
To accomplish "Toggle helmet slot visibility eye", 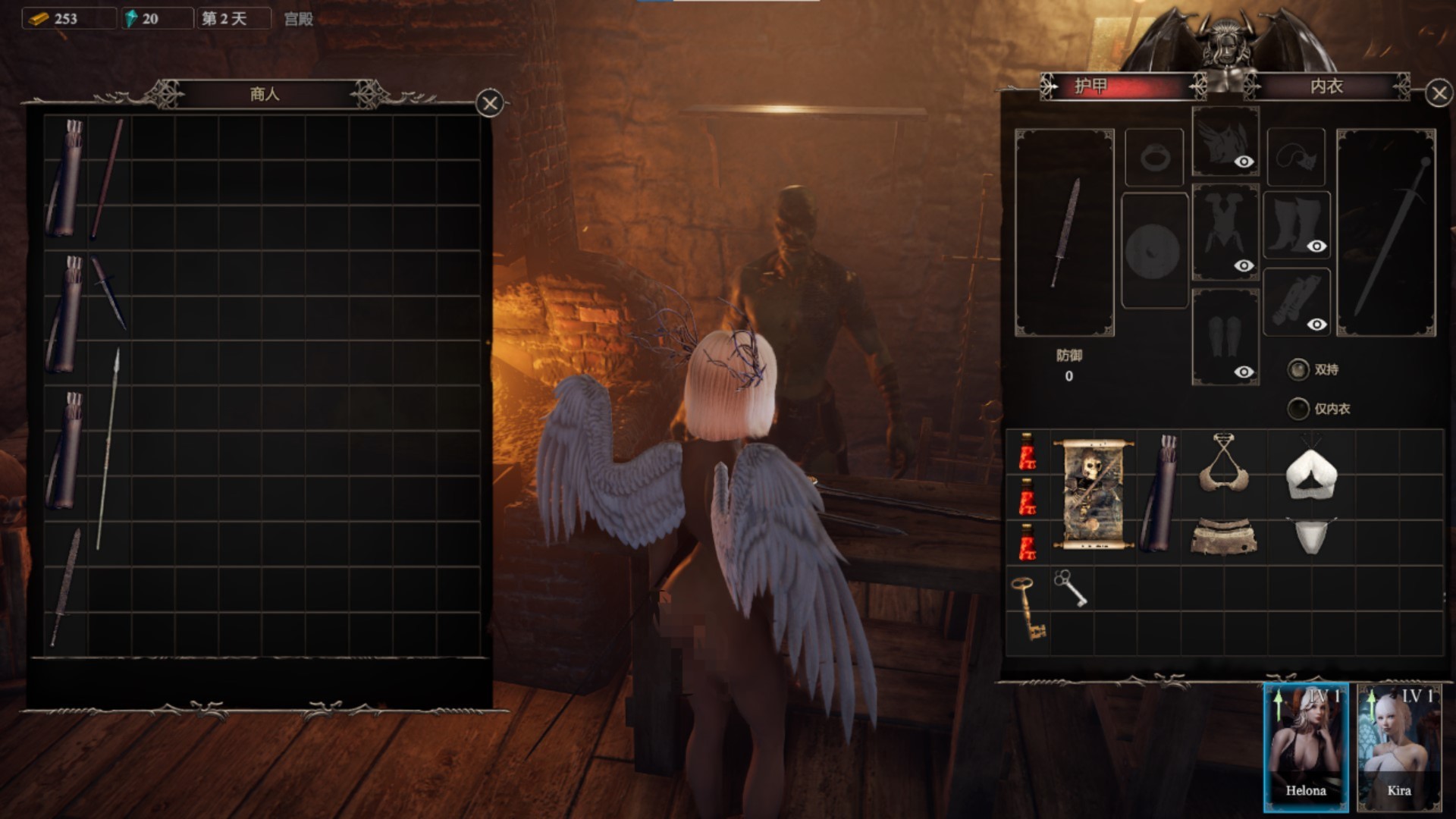I will tap(1244, 162).
